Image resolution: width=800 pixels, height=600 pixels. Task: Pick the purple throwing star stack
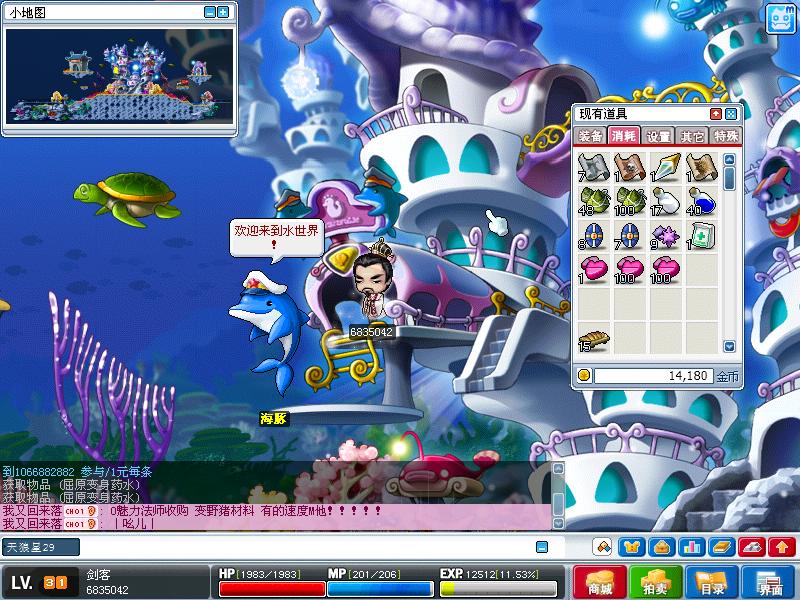coord(665,236)
